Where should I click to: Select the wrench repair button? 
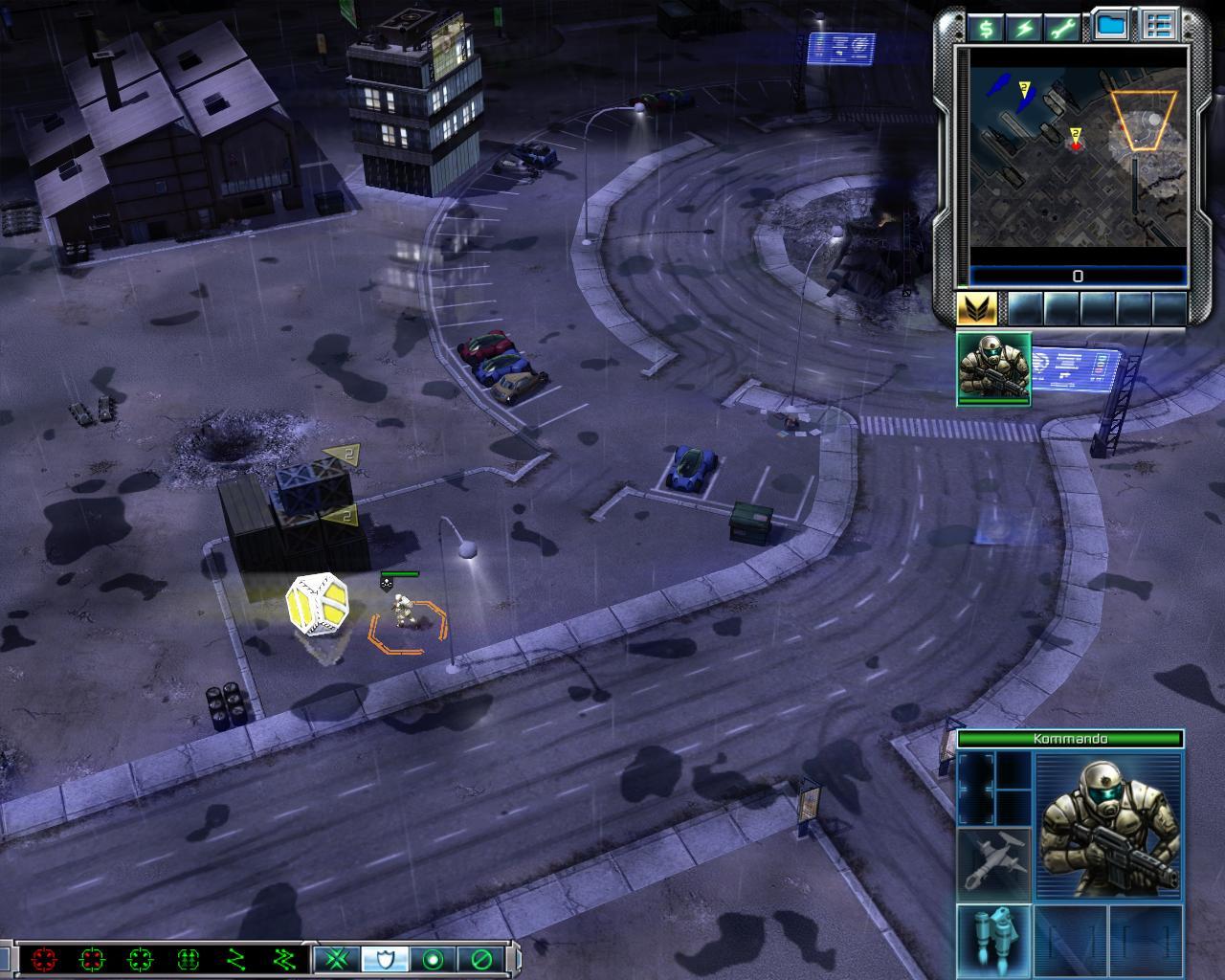click(1063, 28)
